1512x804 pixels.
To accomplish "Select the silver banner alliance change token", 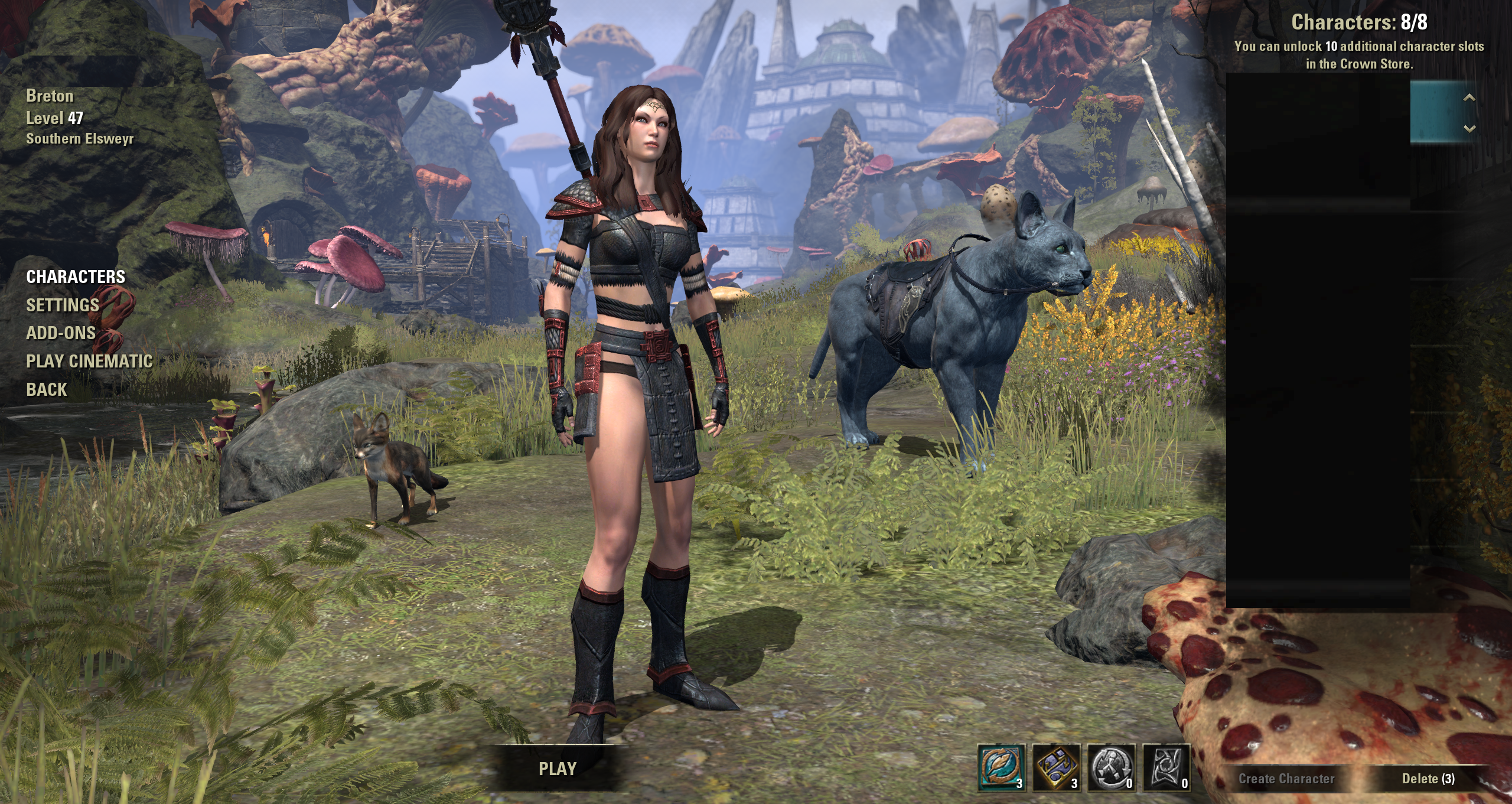I will point(1166,767).
